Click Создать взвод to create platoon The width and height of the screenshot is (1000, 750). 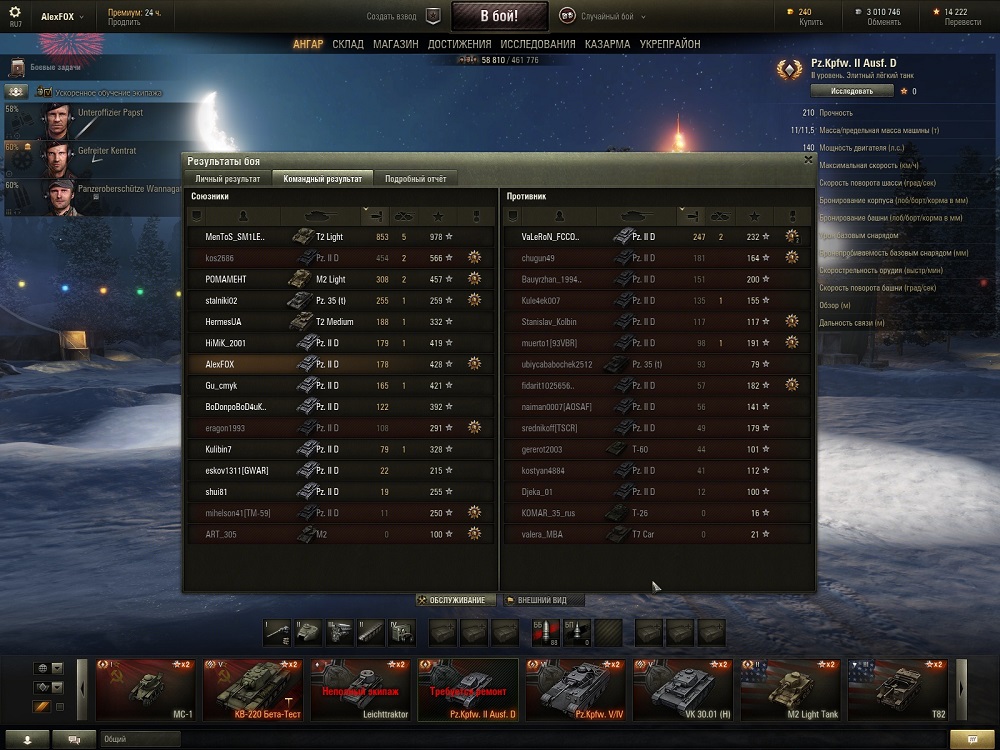(402, 16)
